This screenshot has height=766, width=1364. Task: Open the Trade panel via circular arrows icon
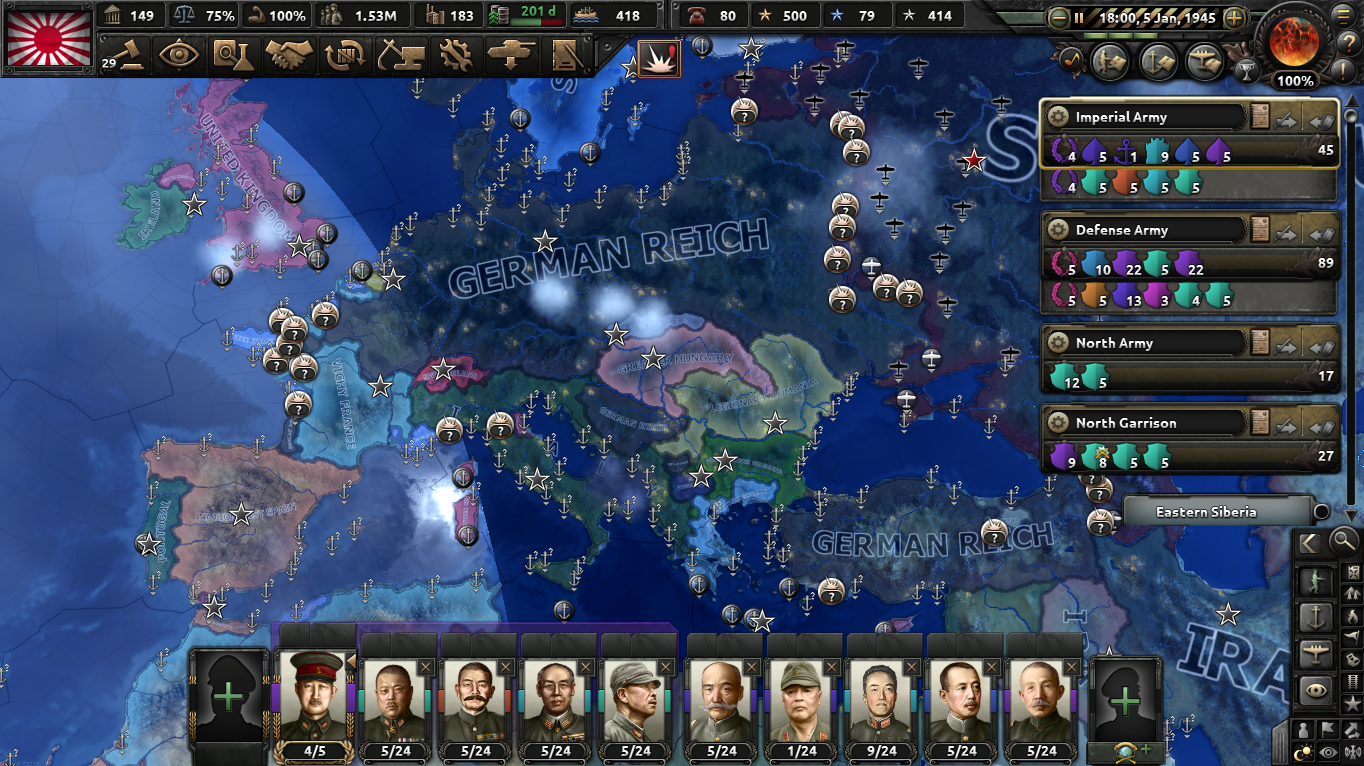click(347, 57)
